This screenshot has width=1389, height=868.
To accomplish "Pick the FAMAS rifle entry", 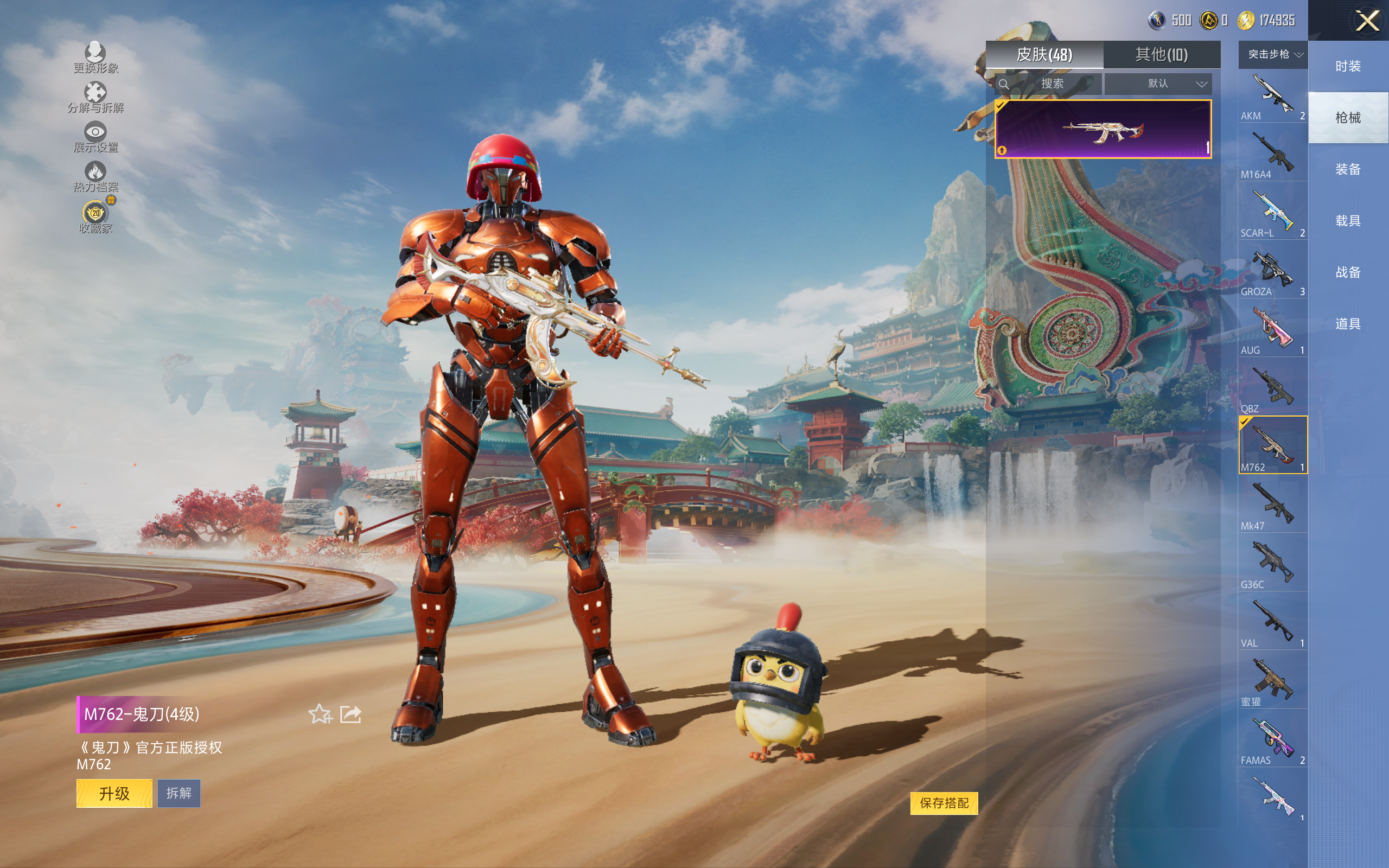I will tap(1272, 740).
